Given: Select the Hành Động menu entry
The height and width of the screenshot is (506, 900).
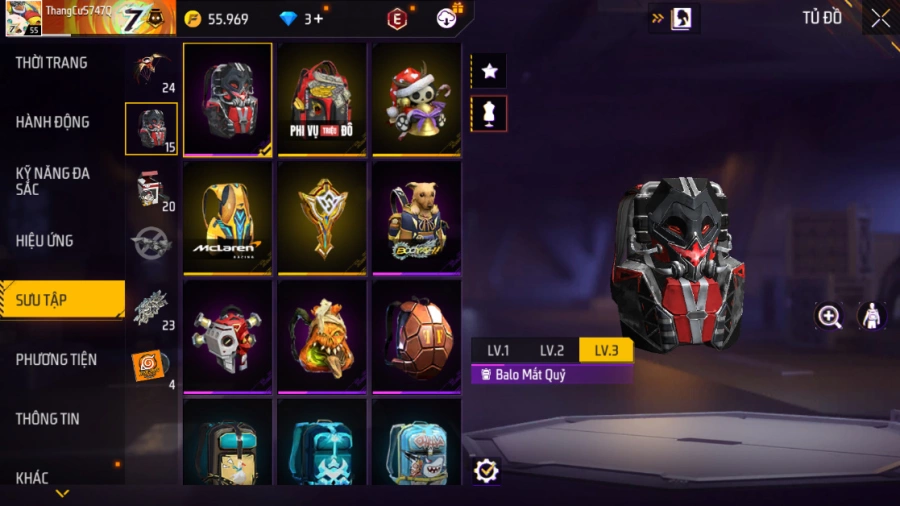Looking at the screenshot, I should click(53, 122).
